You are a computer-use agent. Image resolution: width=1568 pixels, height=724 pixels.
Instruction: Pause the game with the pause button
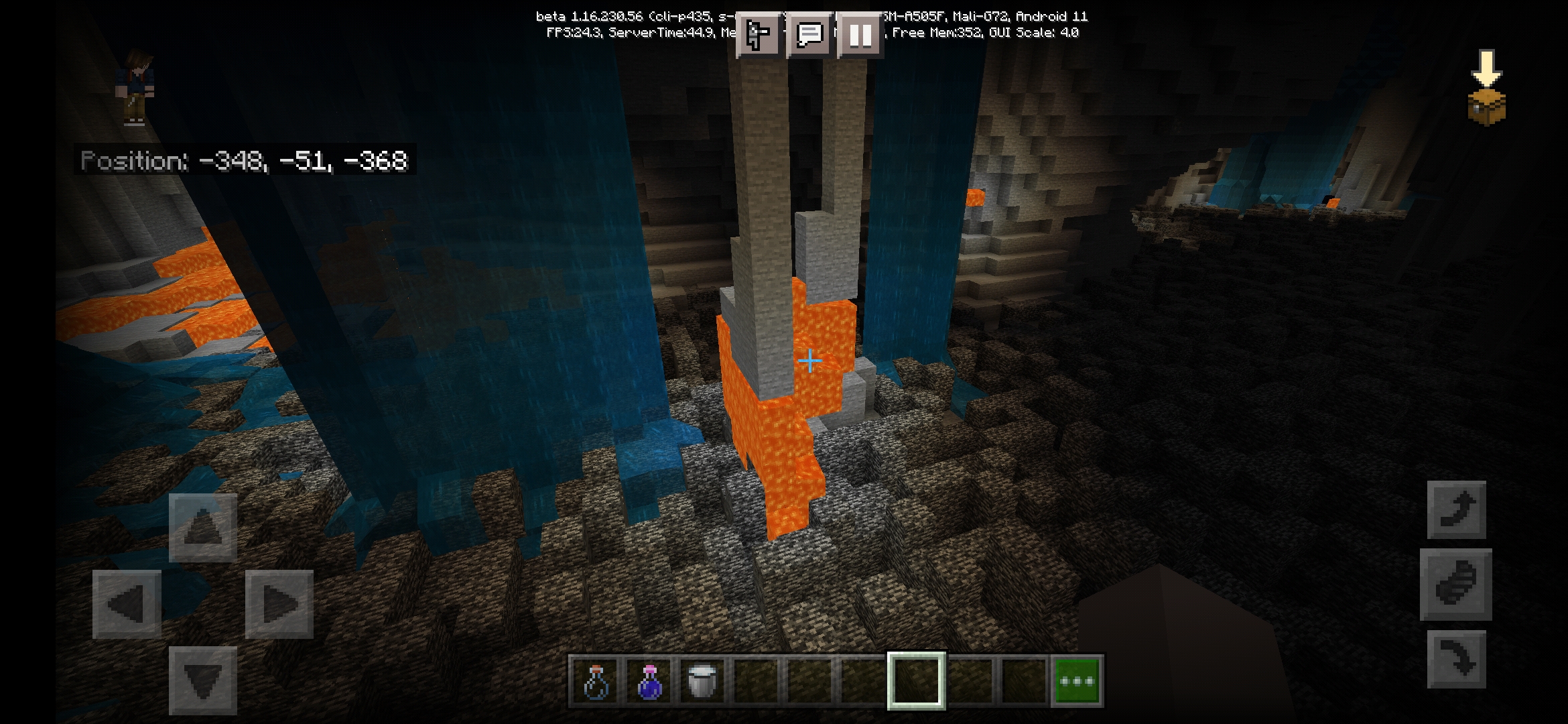[x=860, y=34]
